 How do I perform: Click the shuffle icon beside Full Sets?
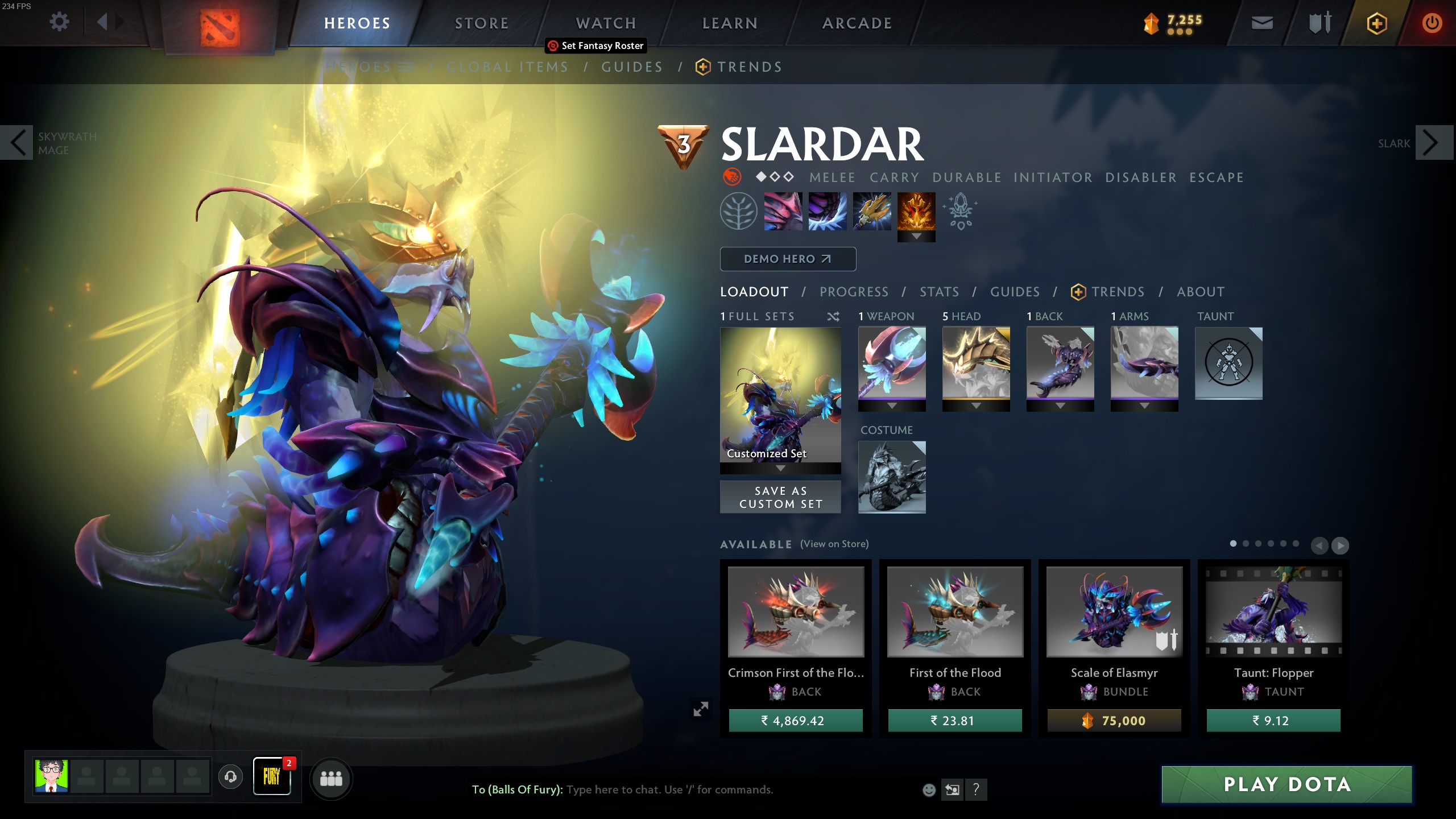pyautogui.click(x=834, y=317)
